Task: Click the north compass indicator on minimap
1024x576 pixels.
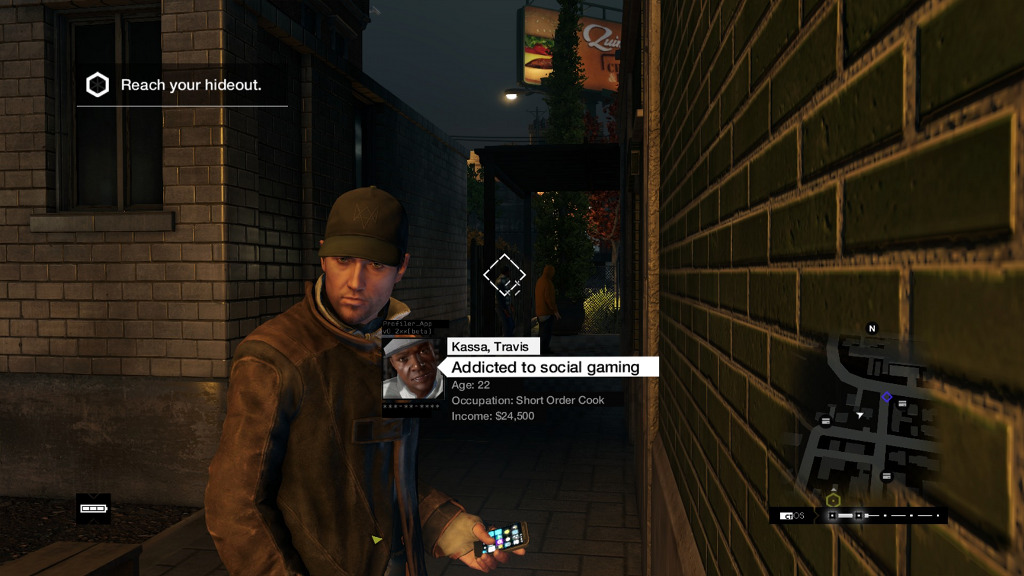Action: click(871, 328)
